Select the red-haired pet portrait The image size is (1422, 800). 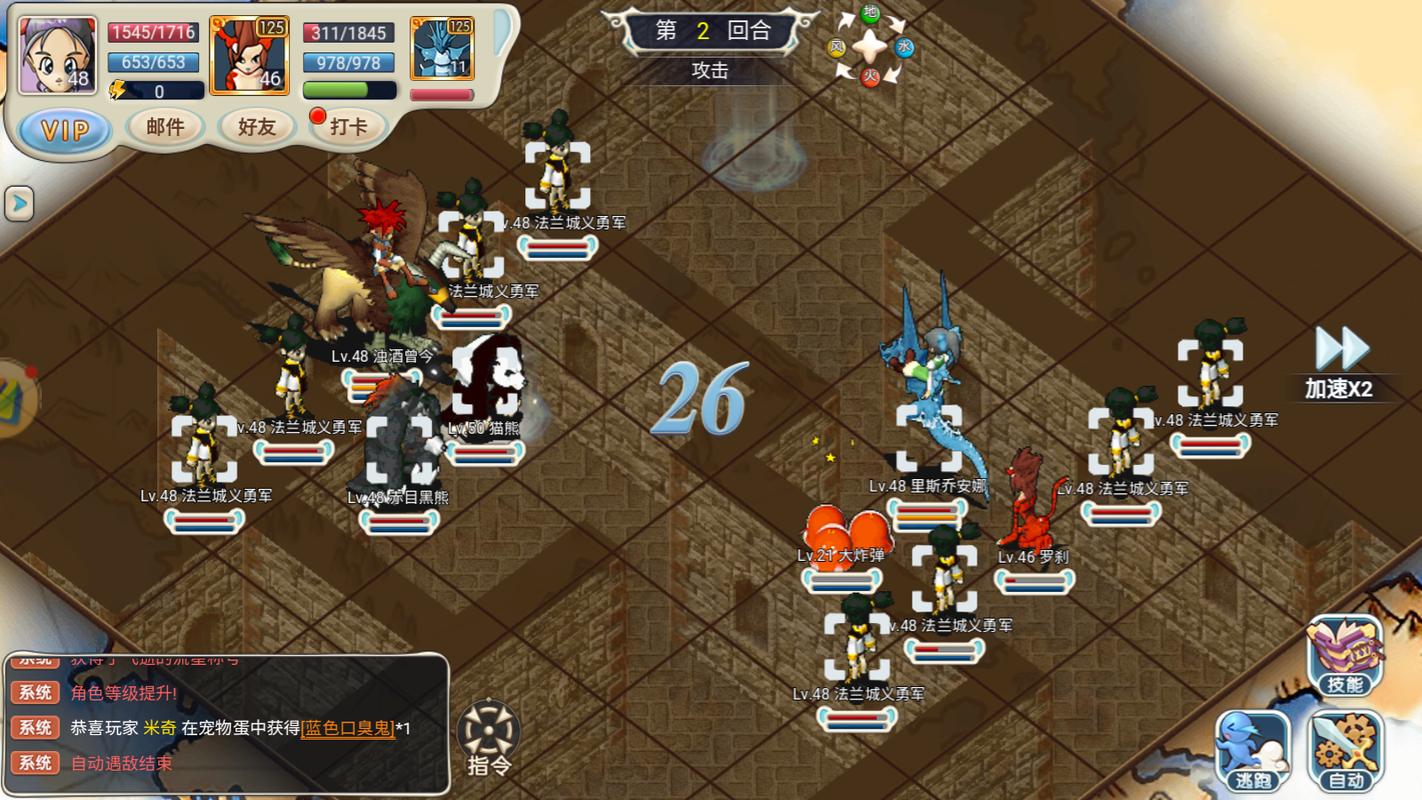[x=249, y=56]
